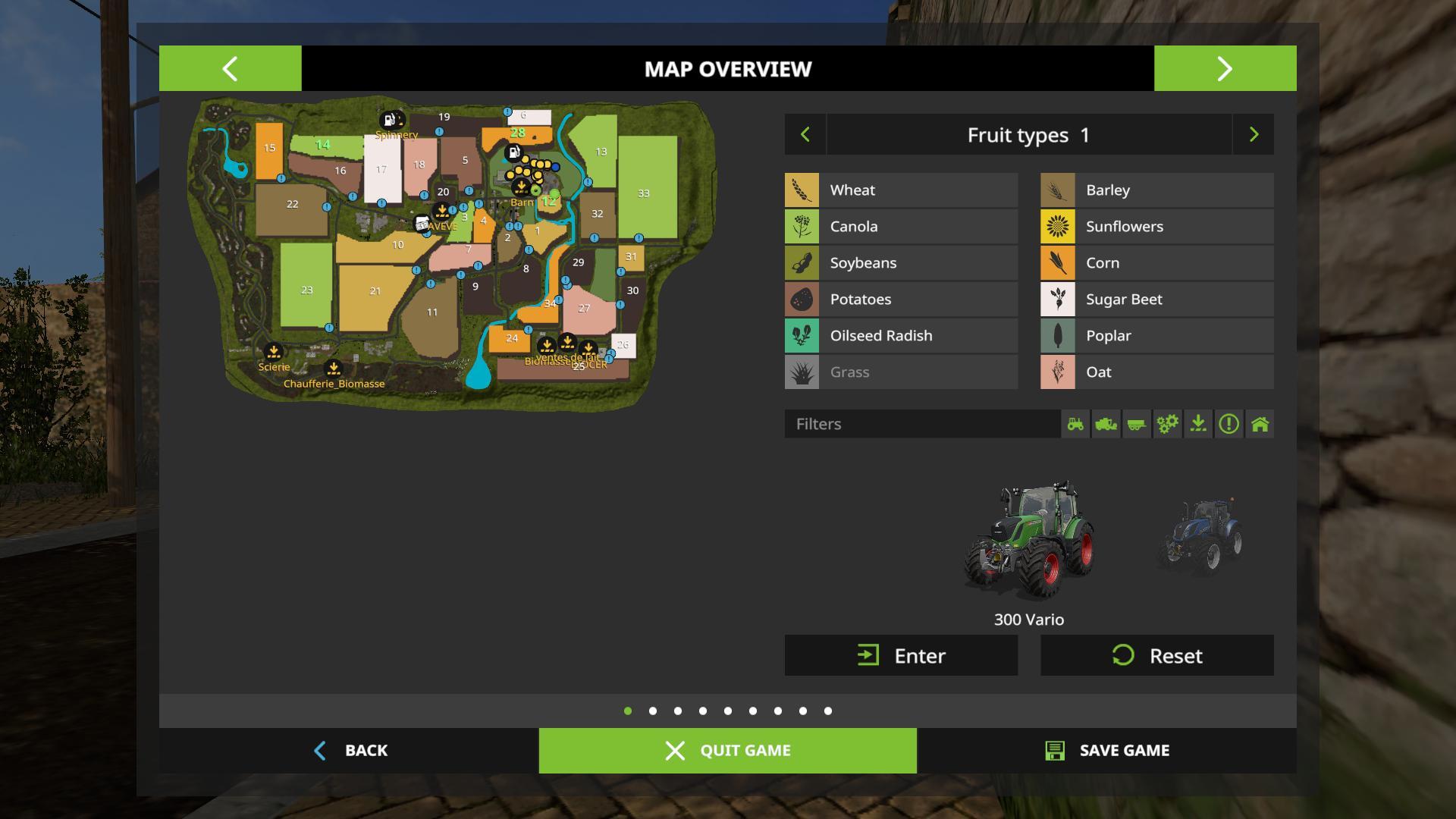Toggle the Oat fruit type filter
This screenshot has height=819, width=1456.
point(1156,372)
